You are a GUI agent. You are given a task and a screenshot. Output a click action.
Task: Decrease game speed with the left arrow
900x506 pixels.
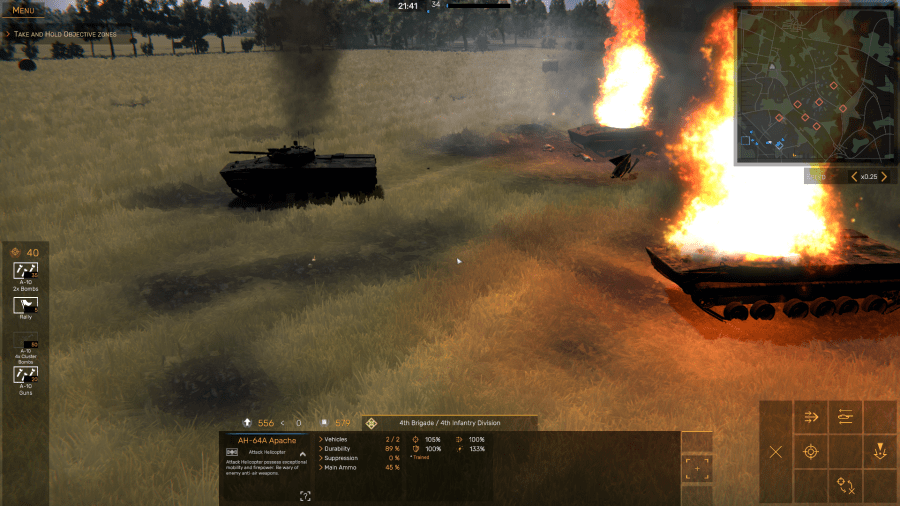853,177
